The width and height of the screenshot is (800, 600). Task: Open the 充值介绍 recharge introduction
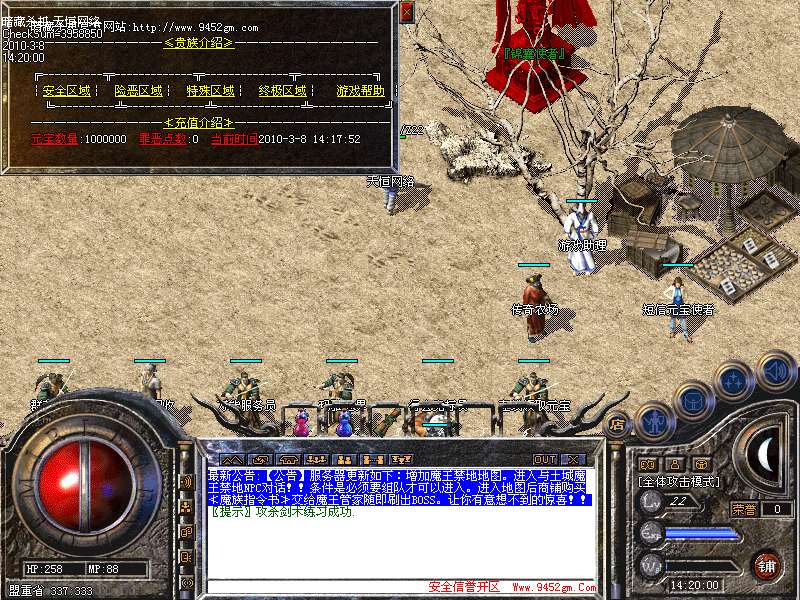(x=198, y=122)
